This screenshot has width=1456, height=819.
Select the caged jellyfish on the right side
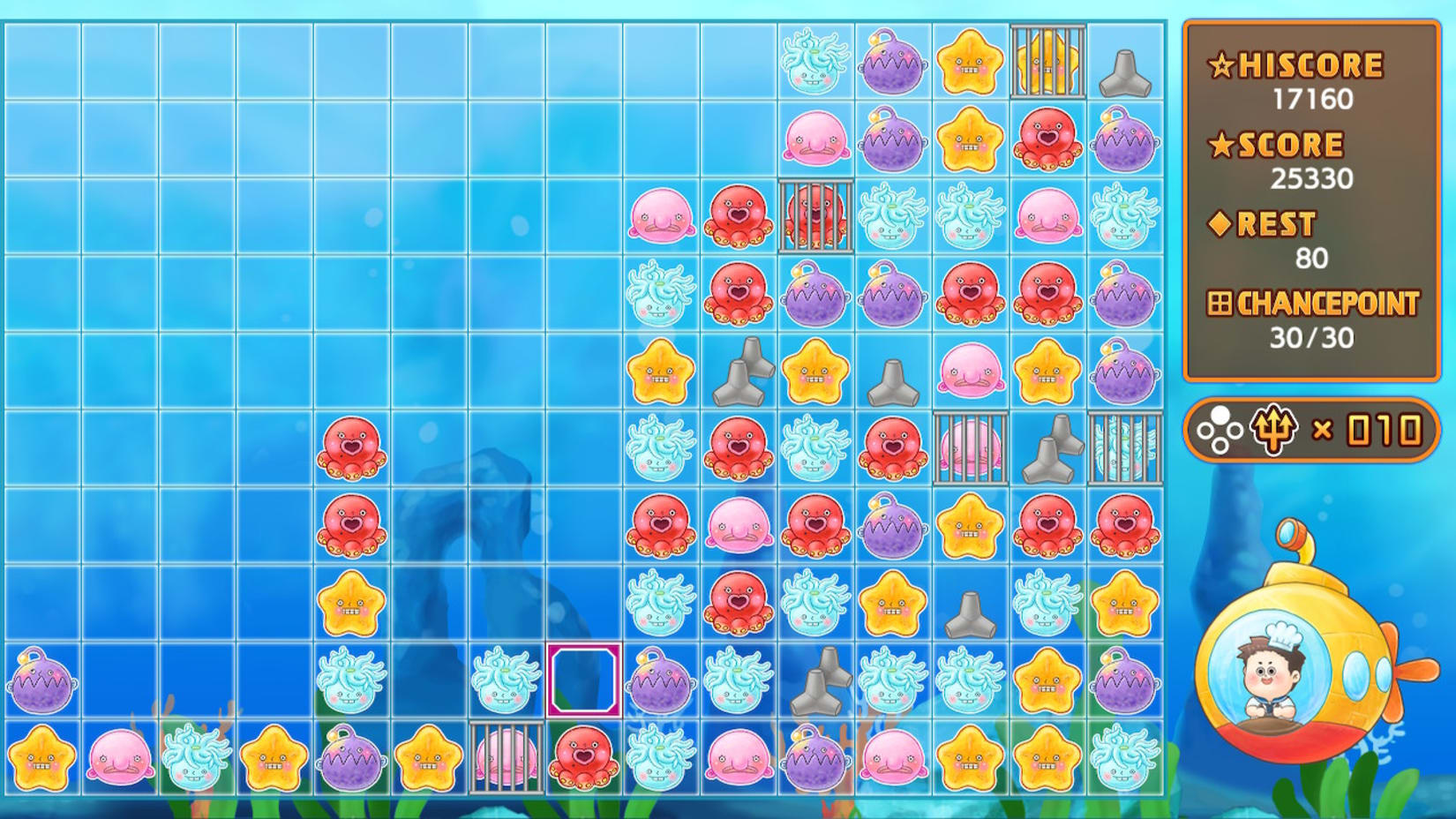tap(1127, 447)
